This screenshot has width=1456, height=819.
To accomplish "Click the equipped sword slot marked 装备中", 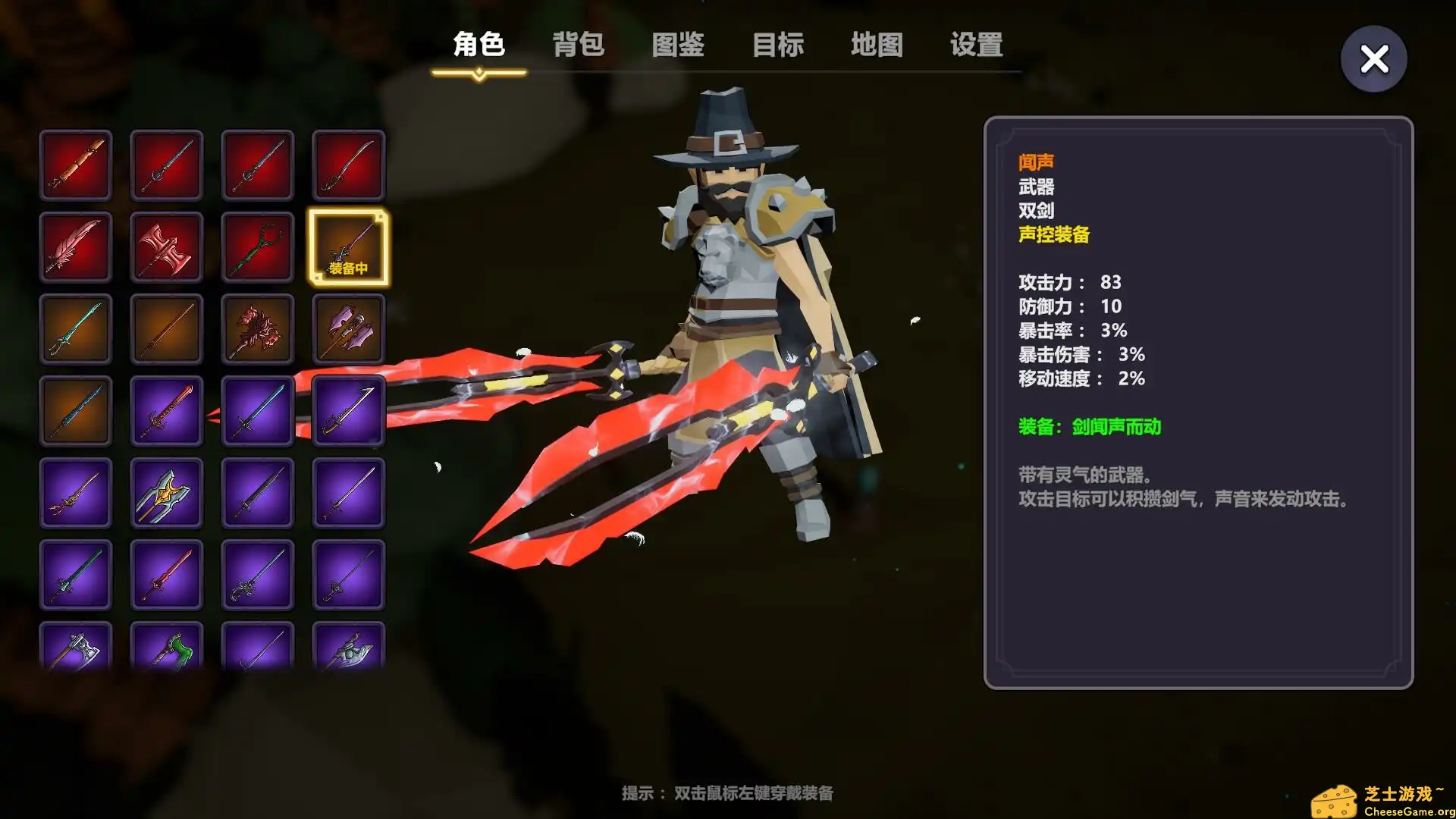I will [349, 246].
